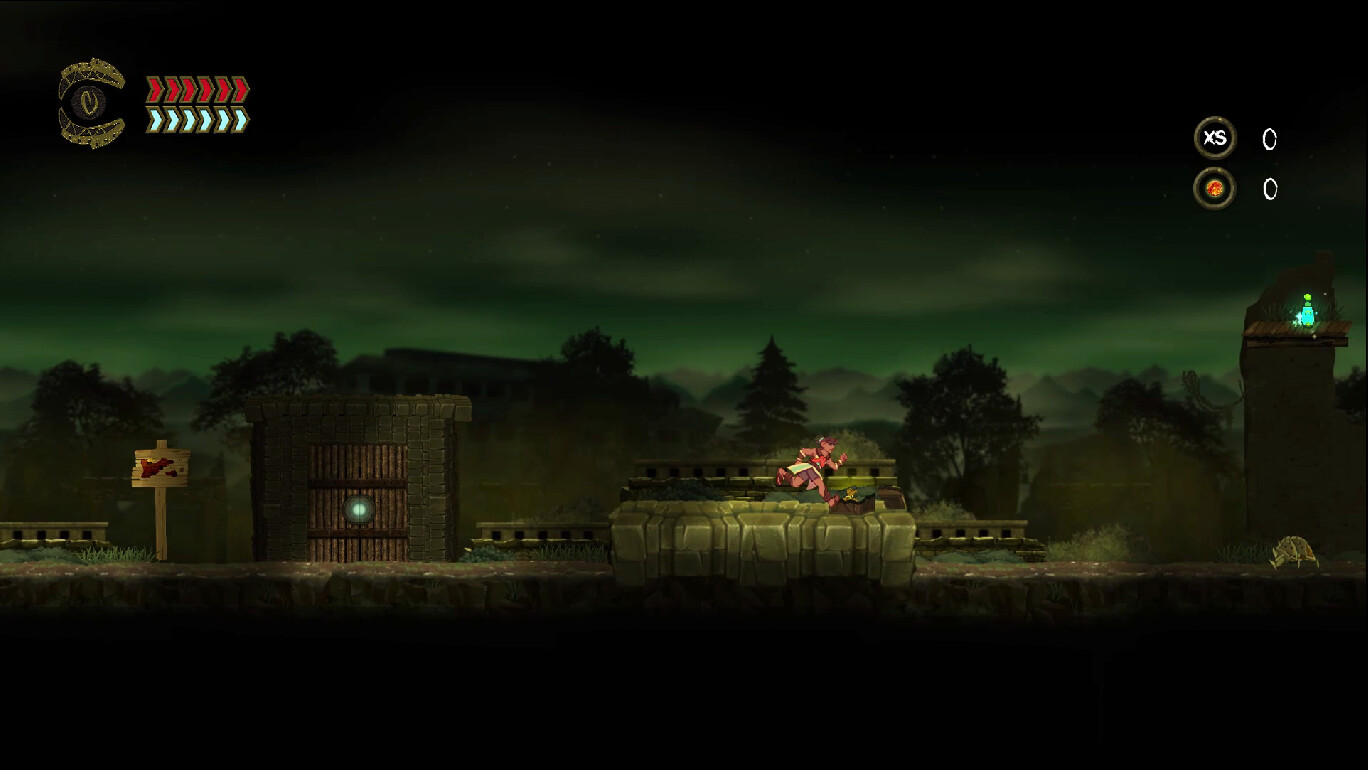Expand the row of red health chevrons
The image size is (1368, 770).
(197, 88)
